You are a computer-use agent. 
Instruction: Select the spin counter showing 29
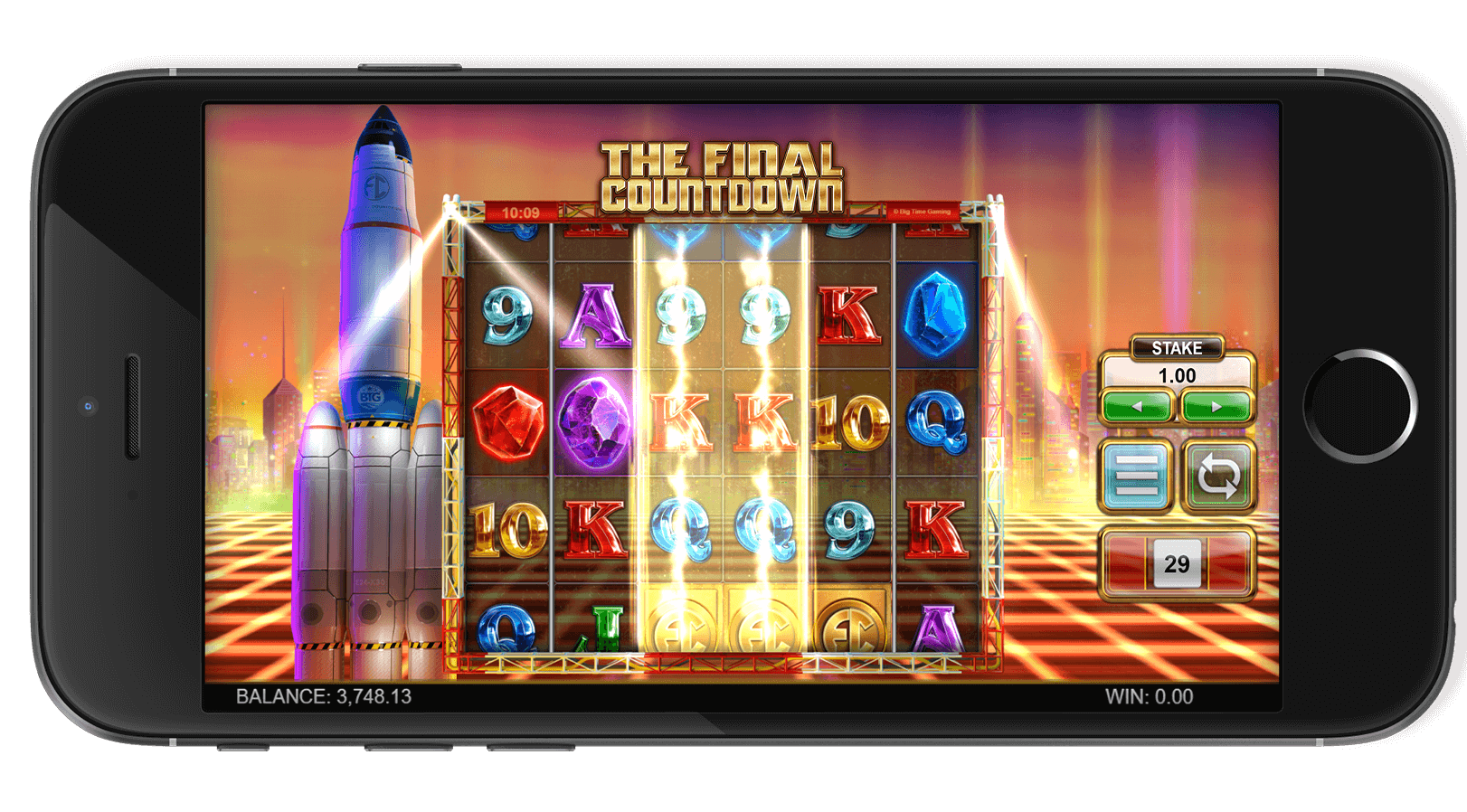tap(1175, 561)
